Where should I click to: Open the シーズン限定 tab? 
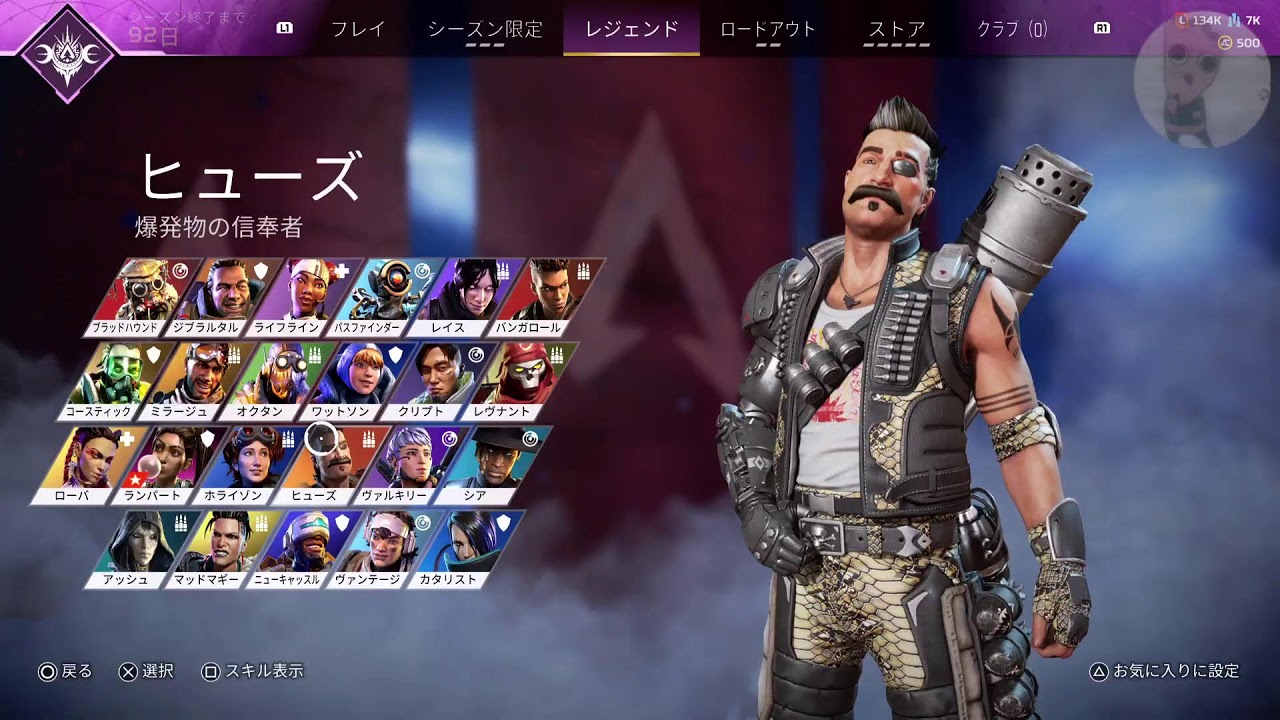pos(485,29)
